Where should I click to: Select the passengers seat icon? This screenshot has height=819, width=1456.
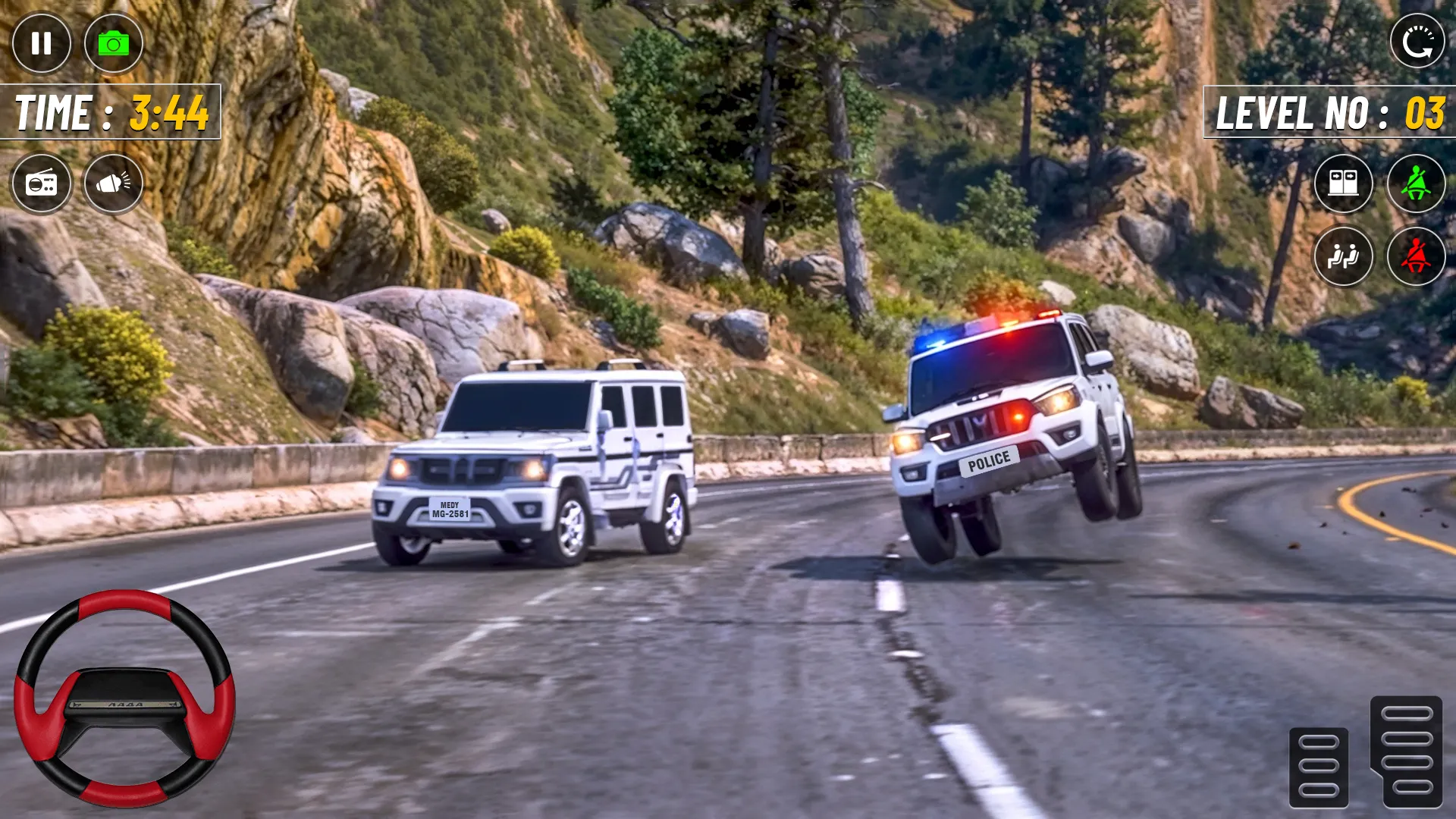[1343, 256]
